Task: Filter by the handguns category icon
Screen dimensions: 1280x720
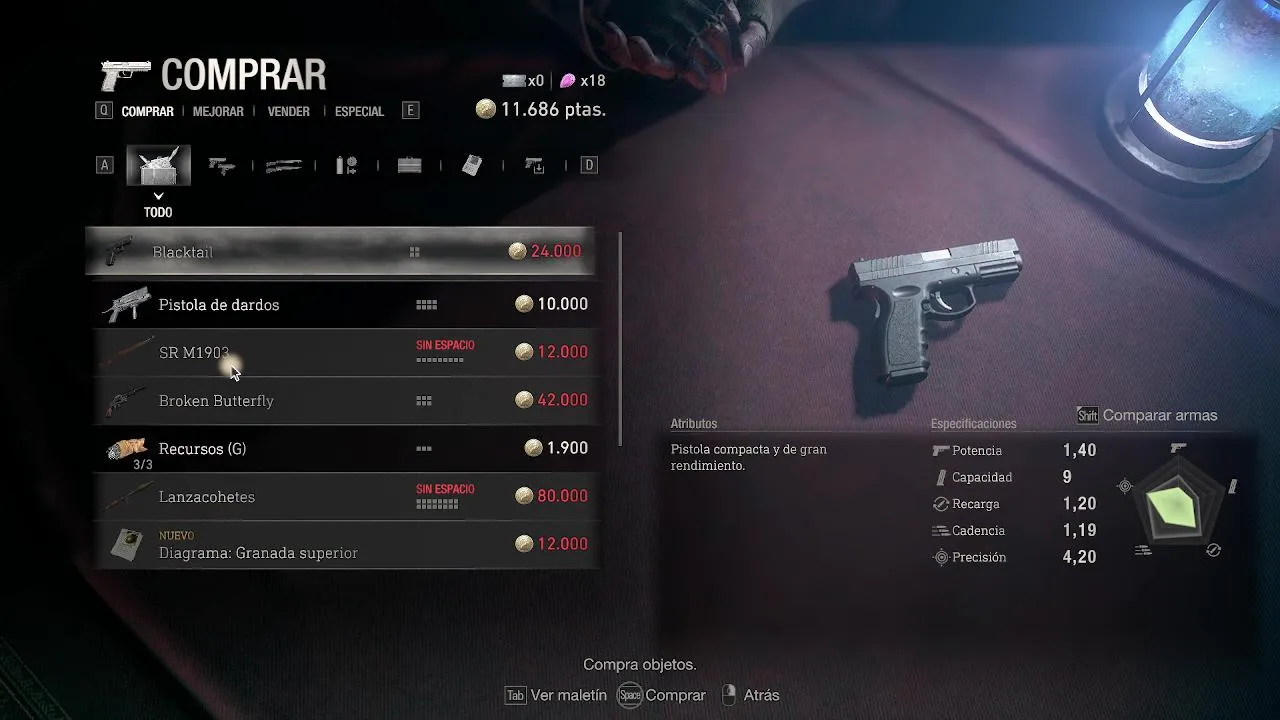Action: (221, 166)
